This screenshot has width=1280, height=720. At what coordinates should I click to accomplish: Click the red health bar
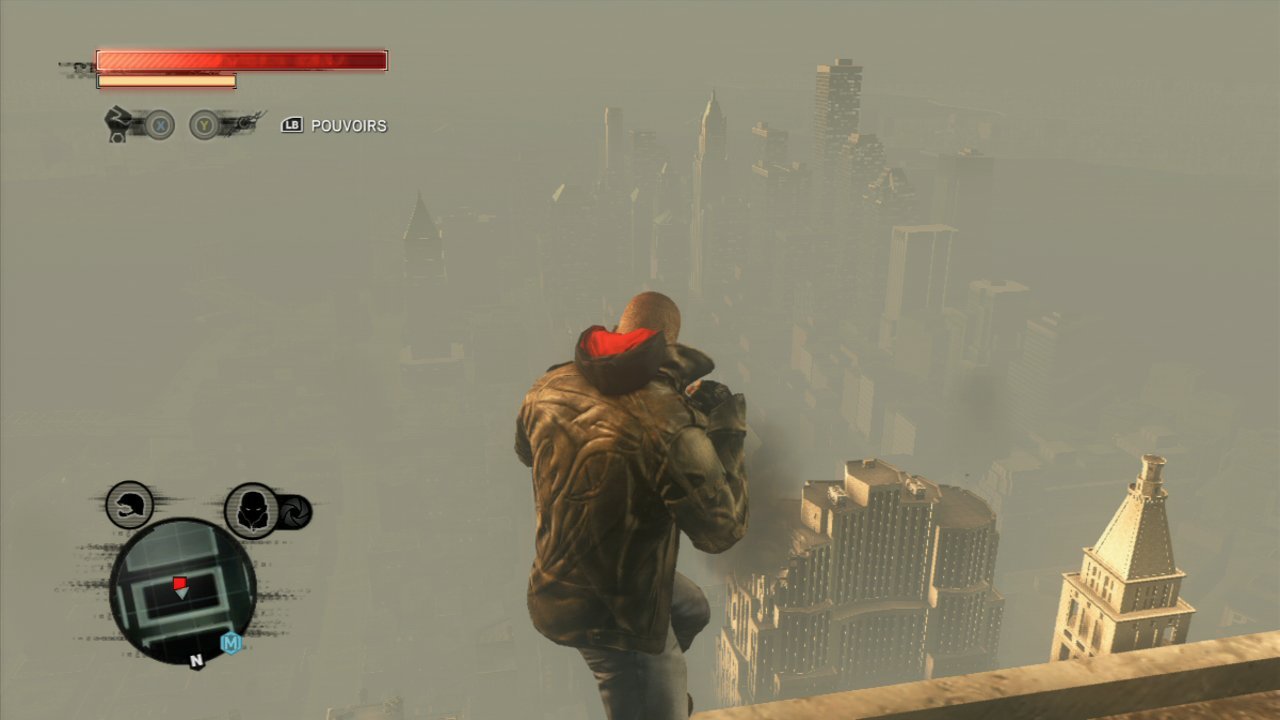pos(240,60)
